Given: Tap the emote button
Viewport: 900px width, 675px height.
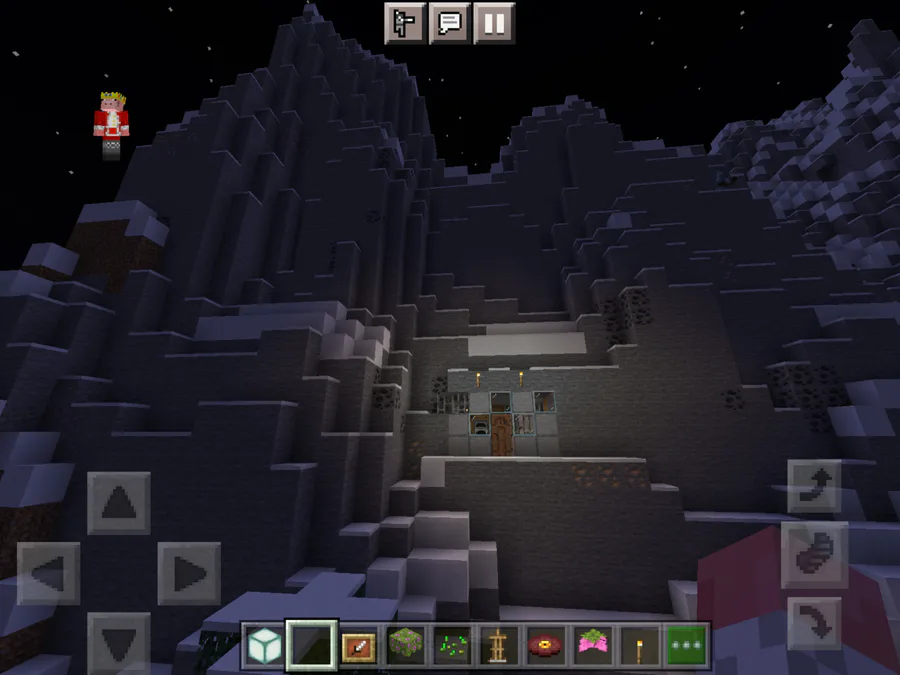Looking at the screenshot, I should click(406, 22).
